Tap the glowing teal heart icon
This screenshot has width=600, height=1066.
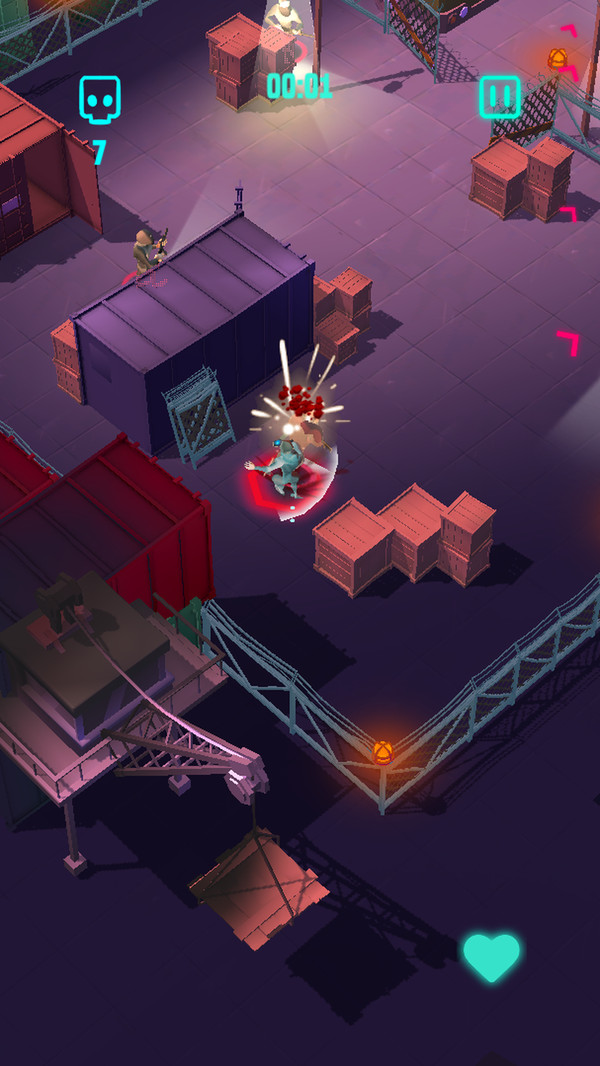coord(491,957)
